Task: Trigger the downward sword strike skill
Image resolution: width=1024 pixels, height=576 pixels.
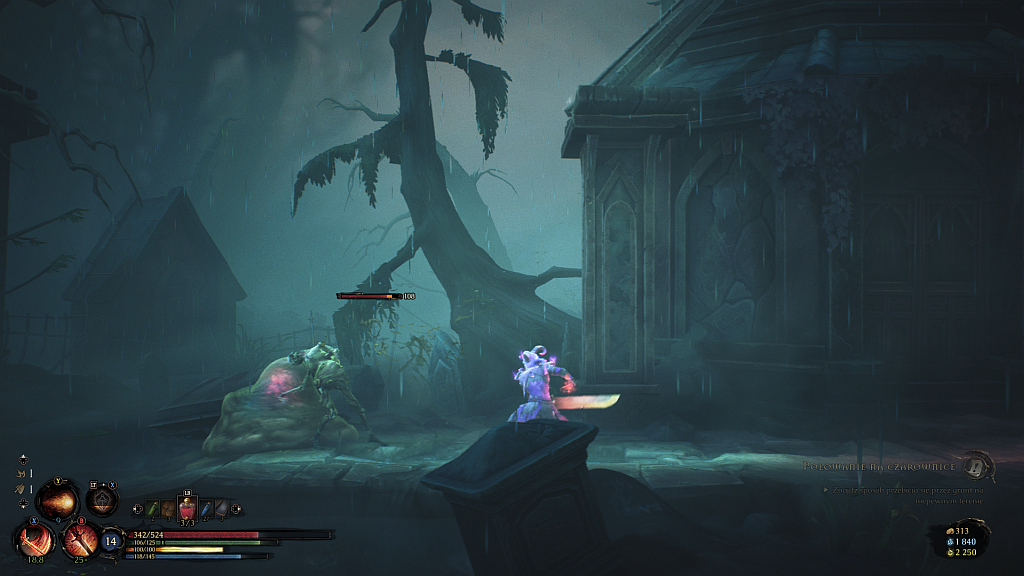Action: tap(79, 540)
